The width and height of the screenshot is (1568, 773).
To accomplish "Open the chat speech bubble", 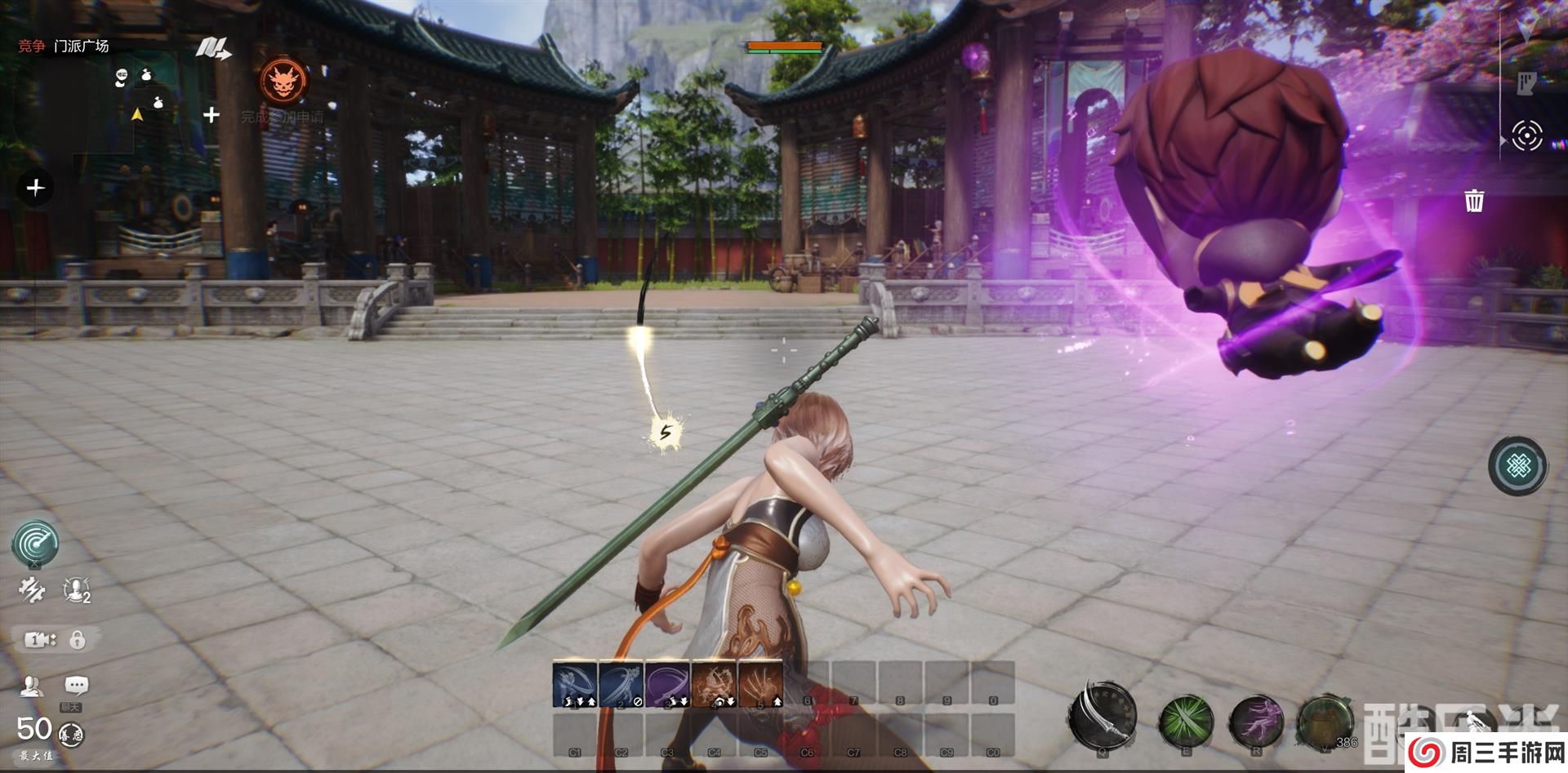I will 76,686.
